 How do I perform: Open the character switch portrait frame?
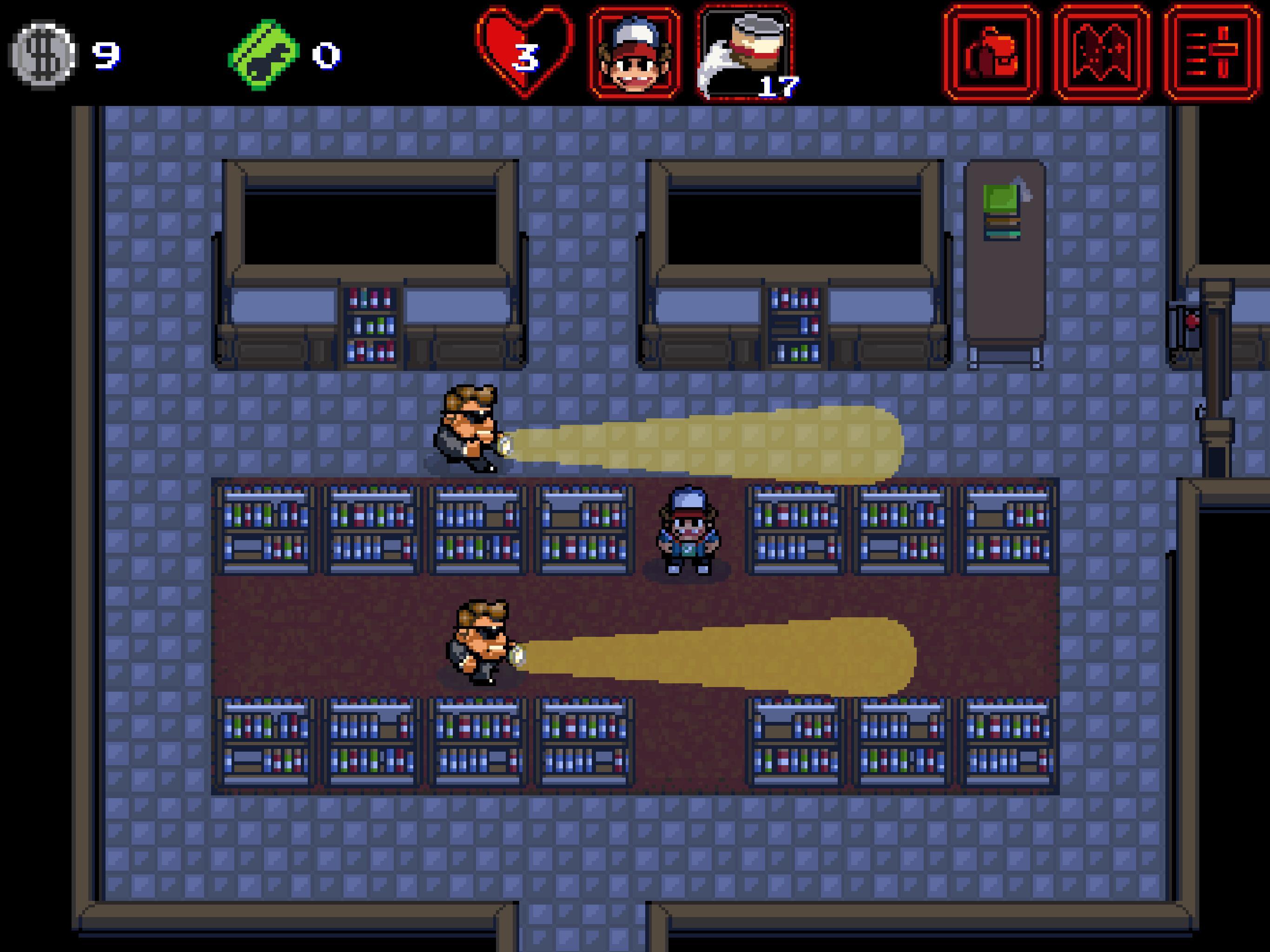pyautogui.click(x=635, y=51)
